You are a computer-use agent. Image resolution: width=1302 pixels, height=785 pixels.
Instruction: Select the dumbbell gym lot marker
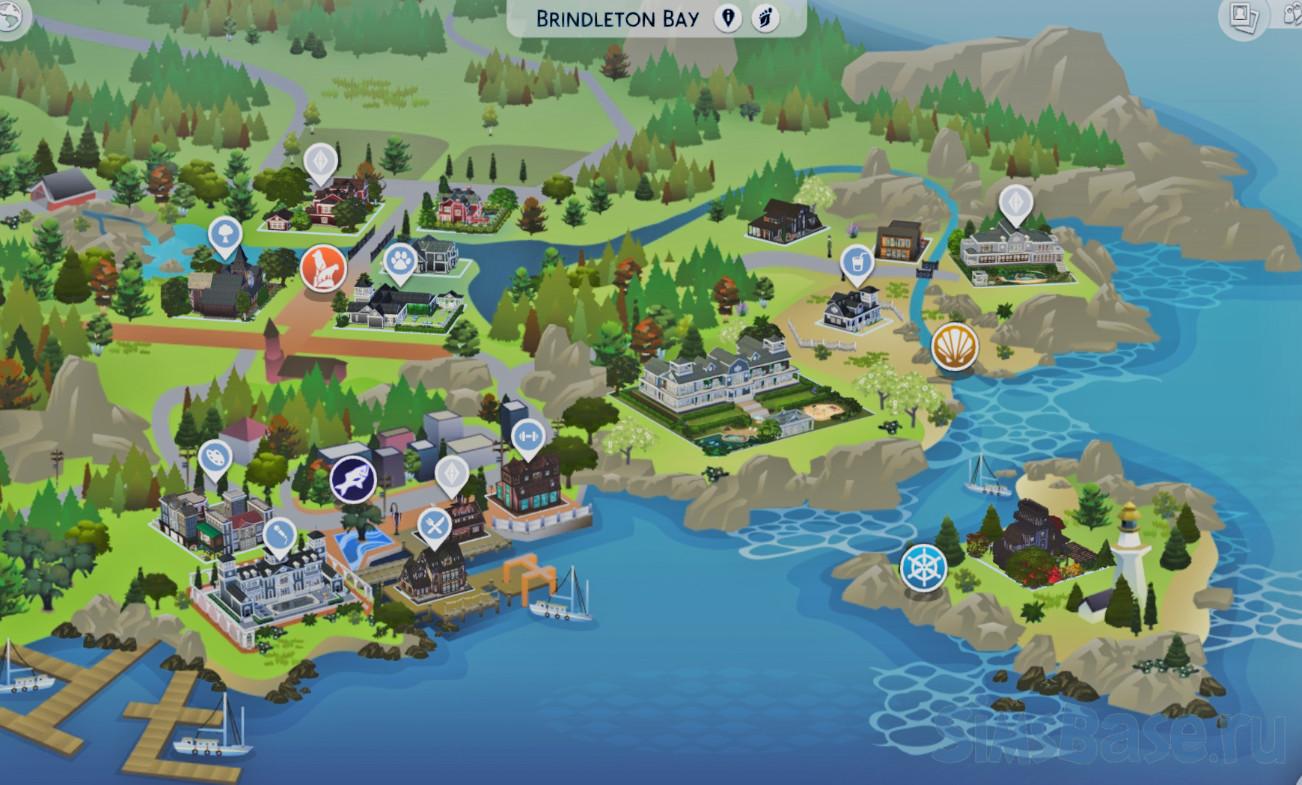528,436
